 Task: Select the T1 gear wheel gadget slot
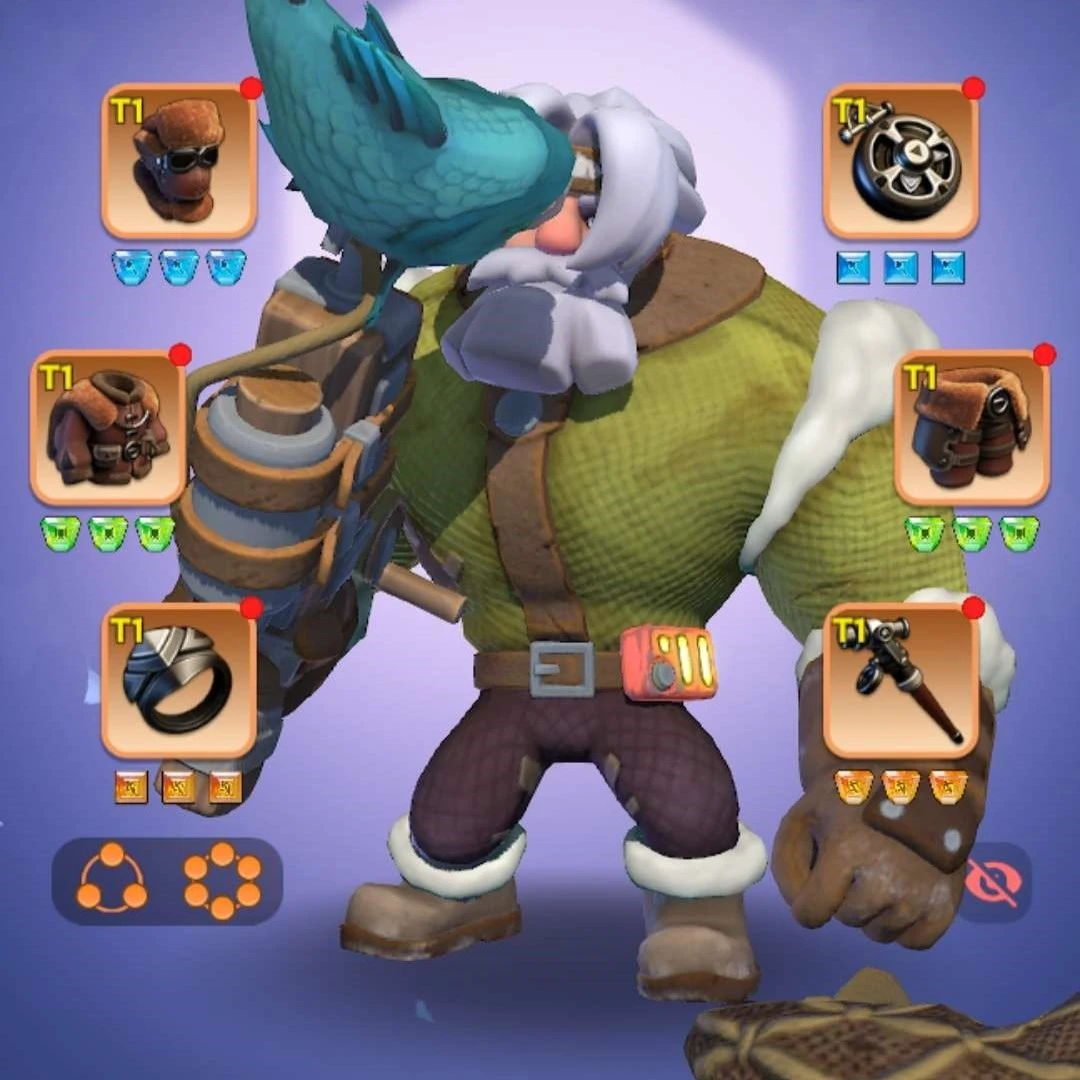coord(900,161)
